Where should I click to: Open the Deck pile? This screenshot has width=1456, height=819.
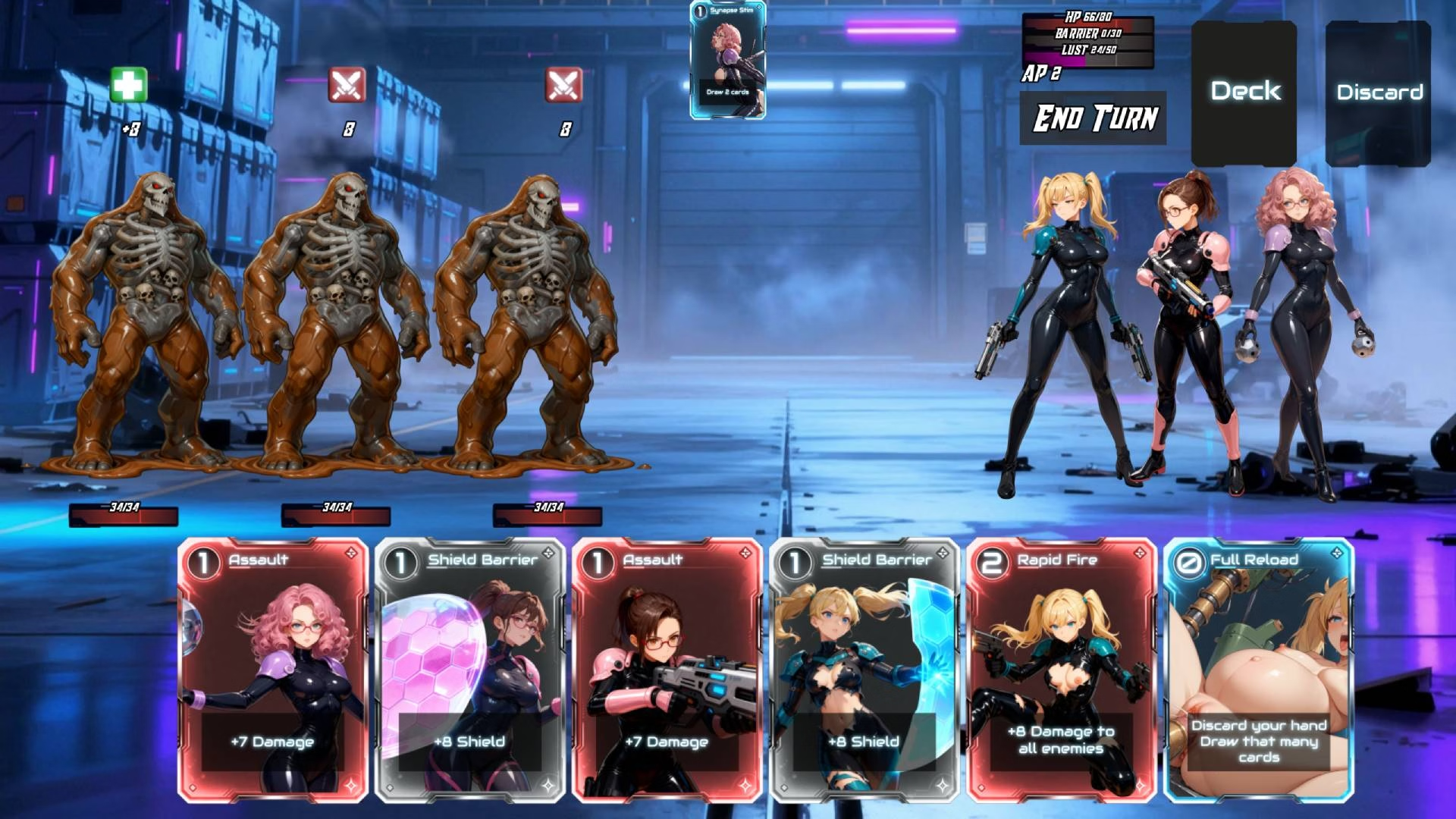click(x=1244, y=93)
